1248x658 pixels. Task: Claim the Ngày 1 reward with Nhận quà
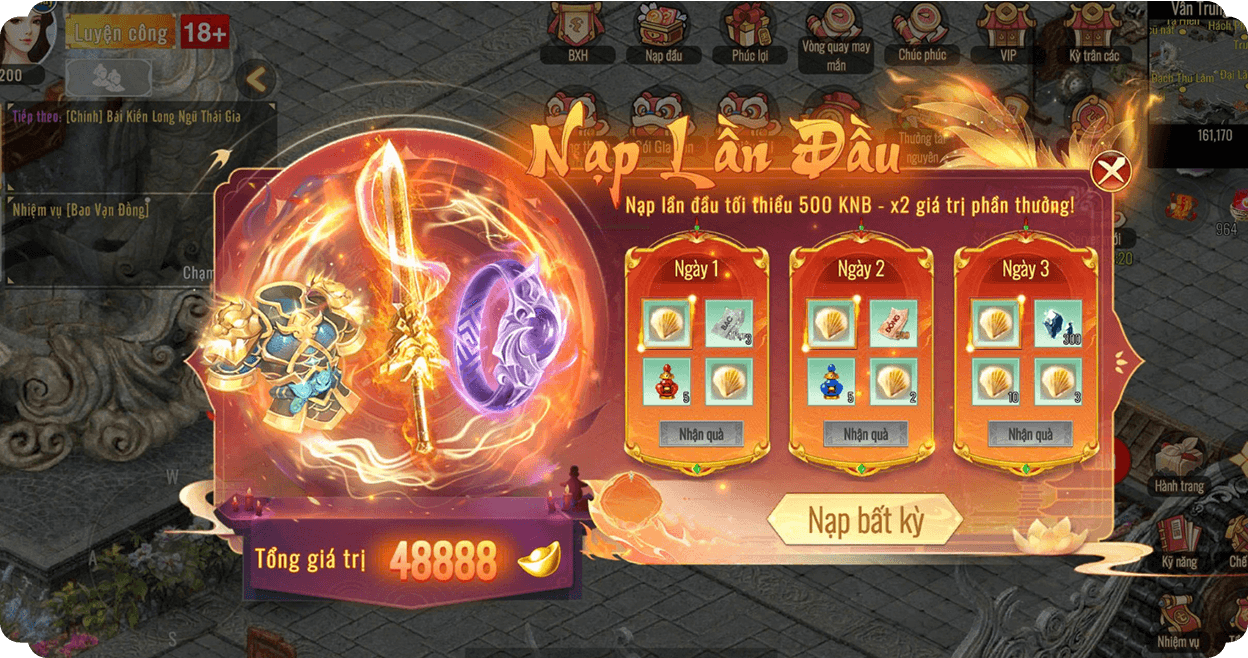[701, 434]
